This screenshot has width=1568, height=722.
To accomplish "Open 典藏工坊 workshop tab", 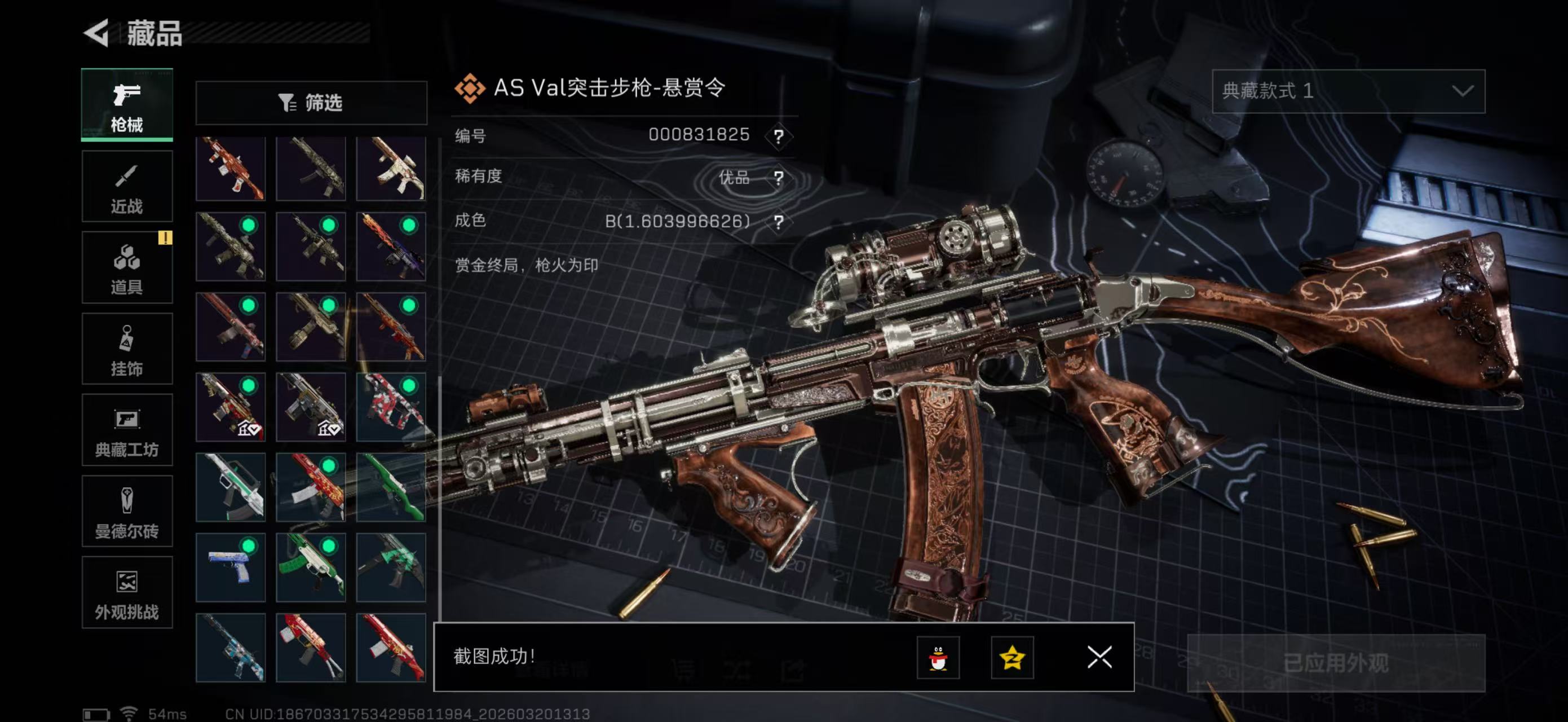I will tap(127, 430).
